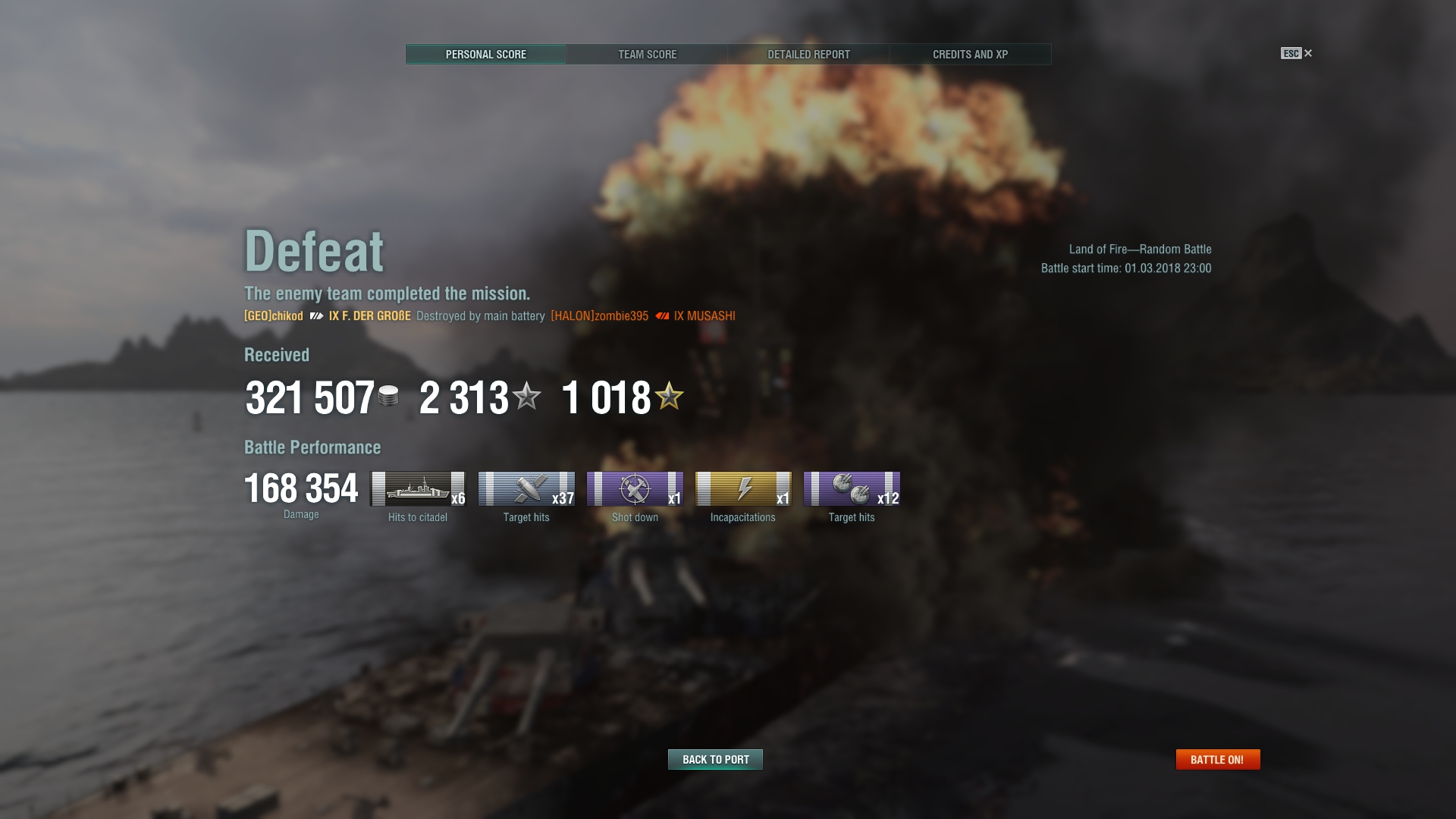Select the Personal Score tab
Viewport: 1456px width, 819px height.
(x=485, y=55)
